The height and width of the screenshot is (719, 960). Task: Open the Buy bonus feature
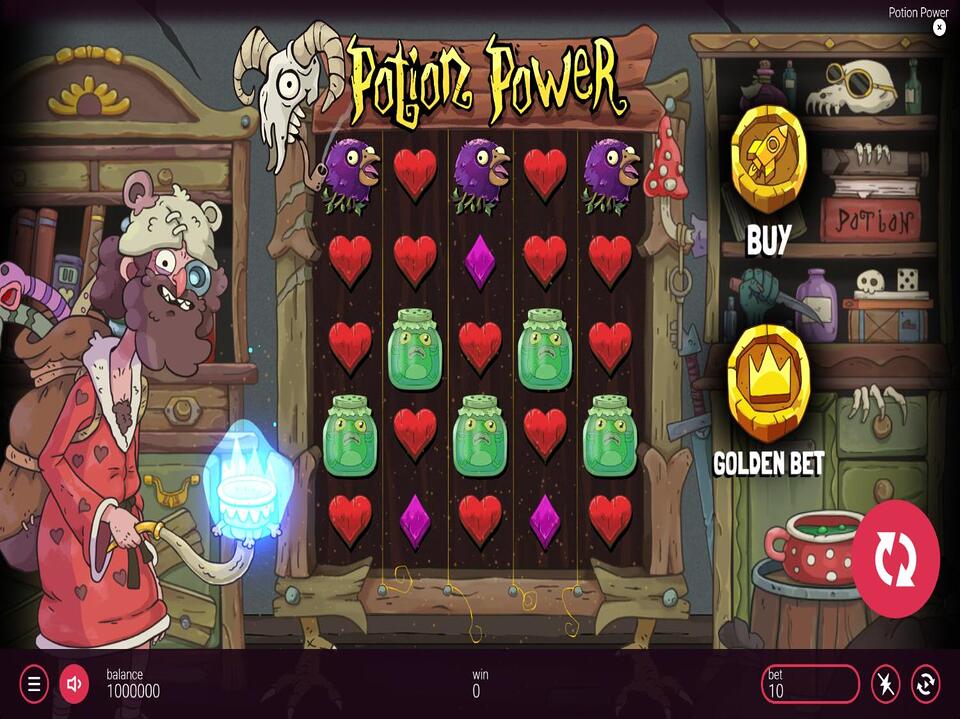pos(768,161)
